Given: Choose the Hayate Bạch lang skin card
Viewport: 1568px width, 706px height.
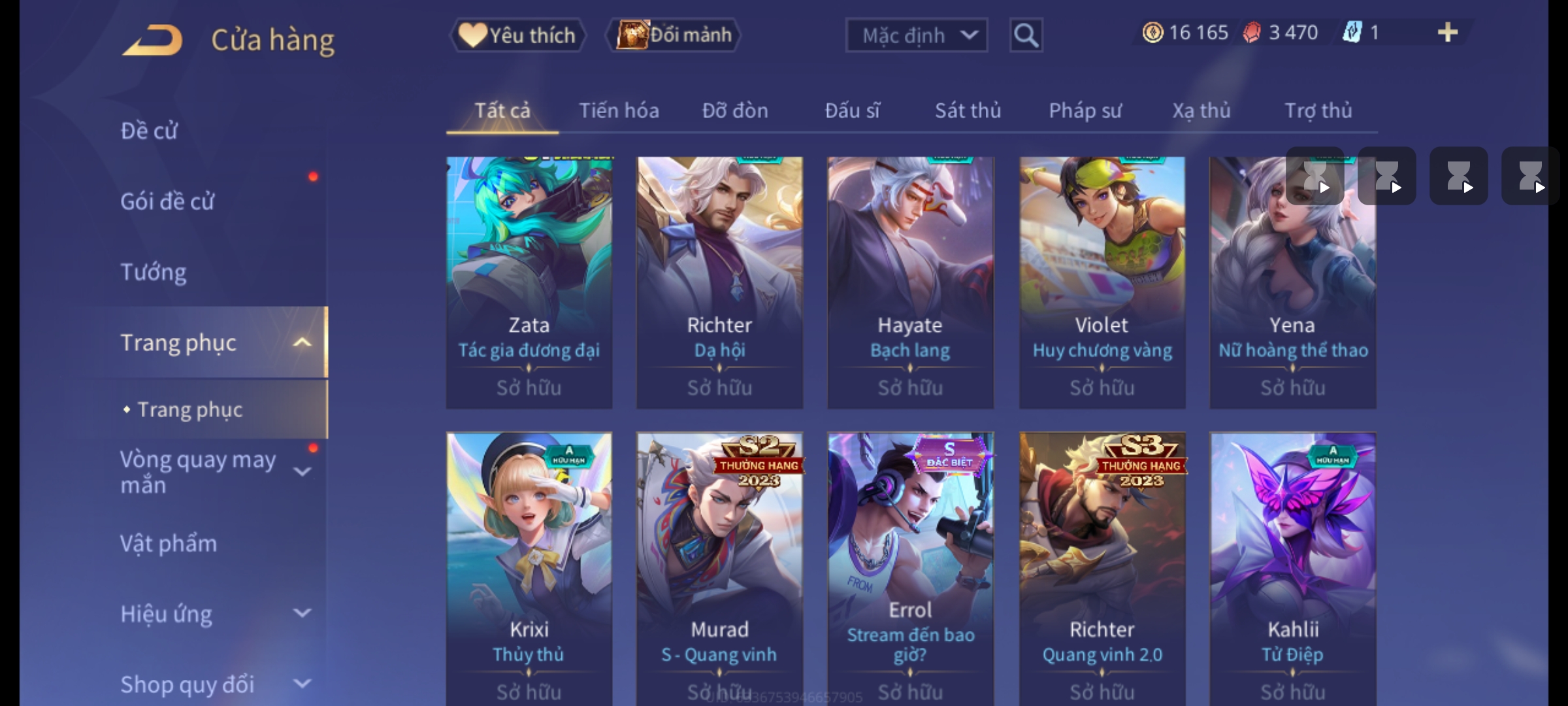Looking at the screenshot, I should [x=910, y=282].
